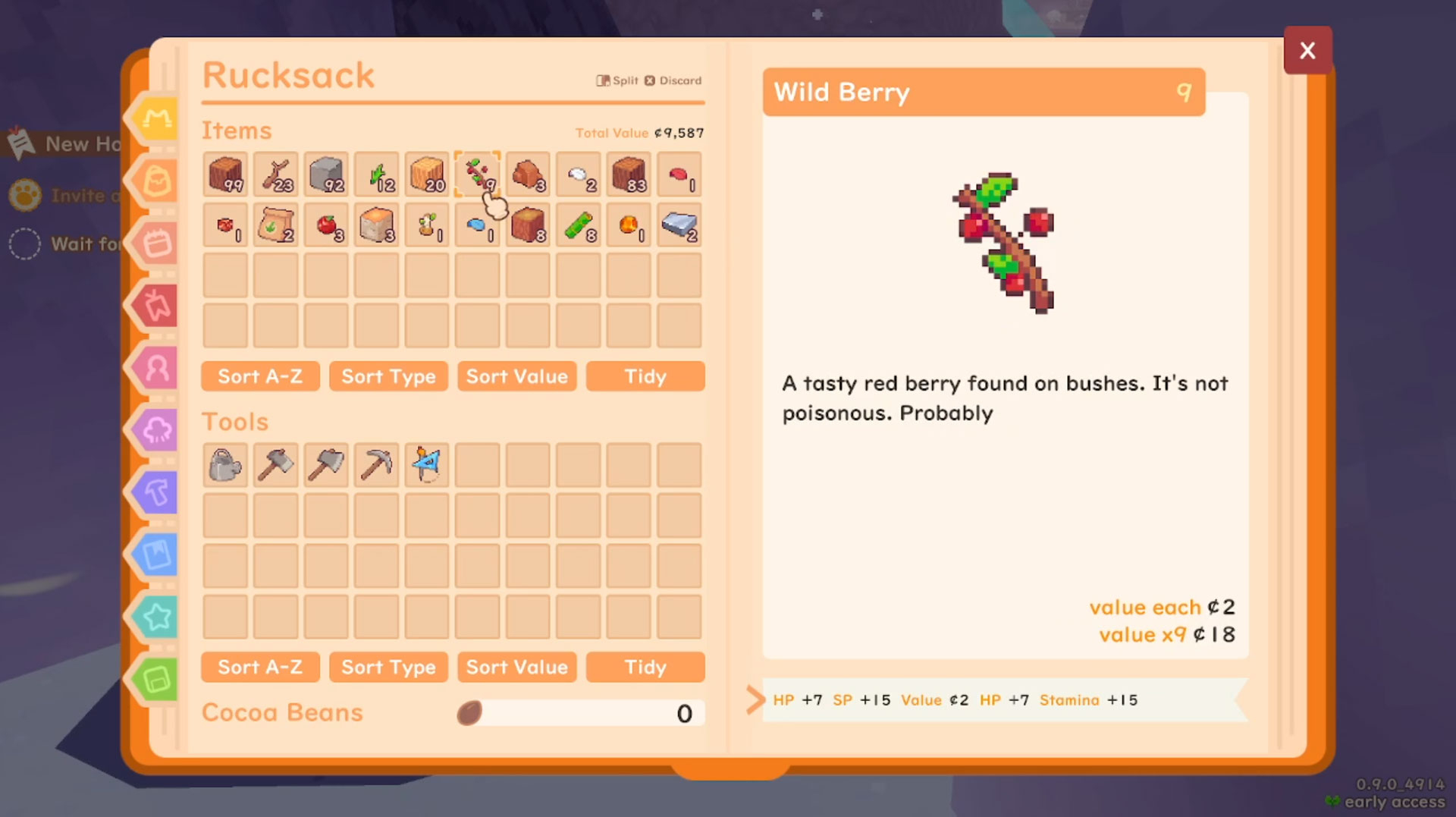Open the pink character profile tab
The width and height of the screenshot is (1456, 817).
[x=157, y=368]
